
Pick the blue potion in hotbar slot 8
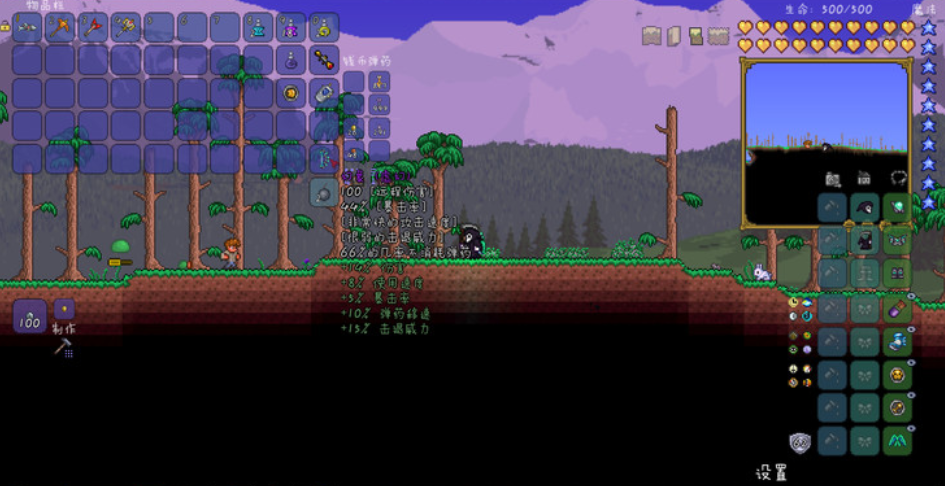pyautogui.click(x=258, y=27)
